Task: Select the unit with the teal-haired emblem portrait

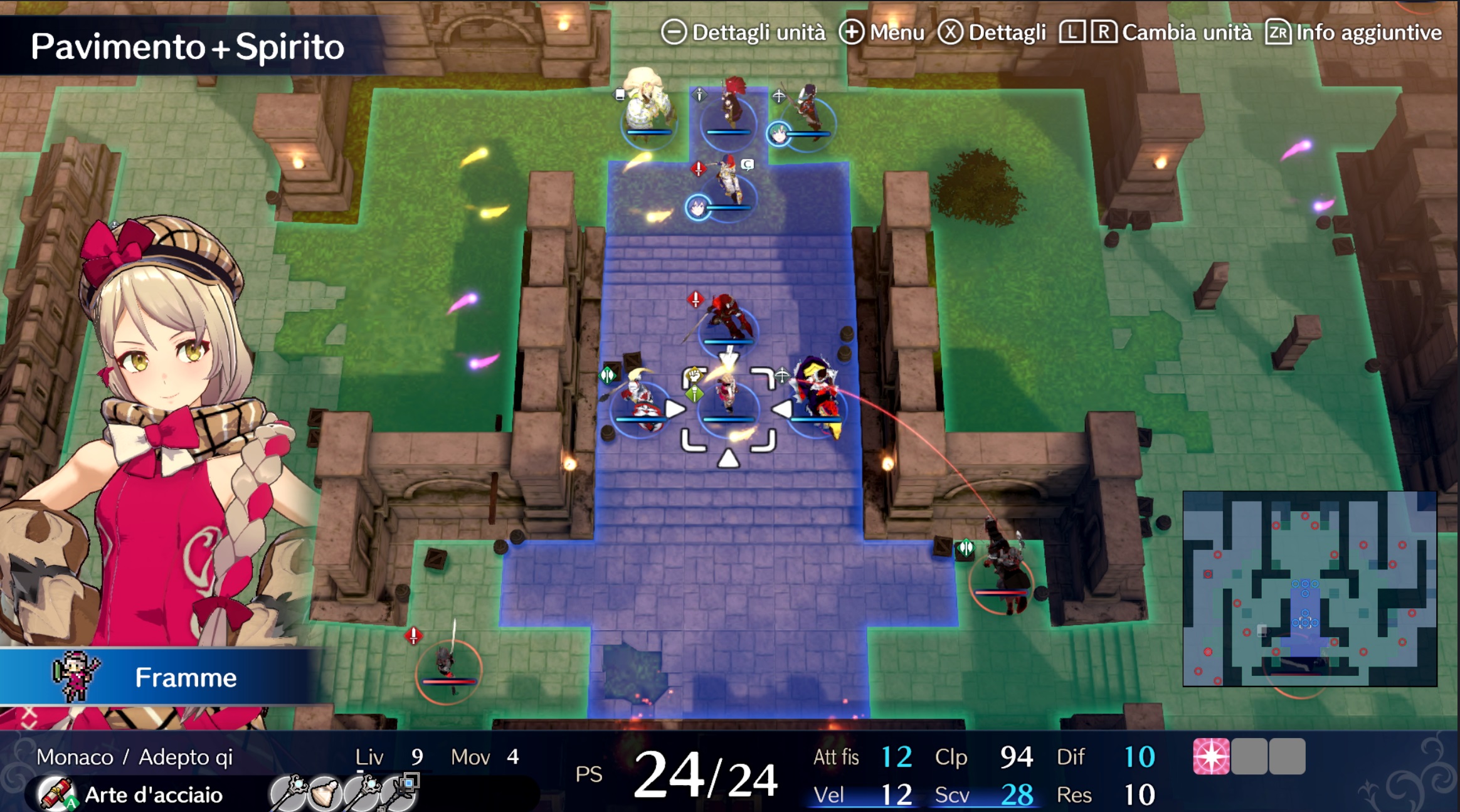Action: click(806, 113)
